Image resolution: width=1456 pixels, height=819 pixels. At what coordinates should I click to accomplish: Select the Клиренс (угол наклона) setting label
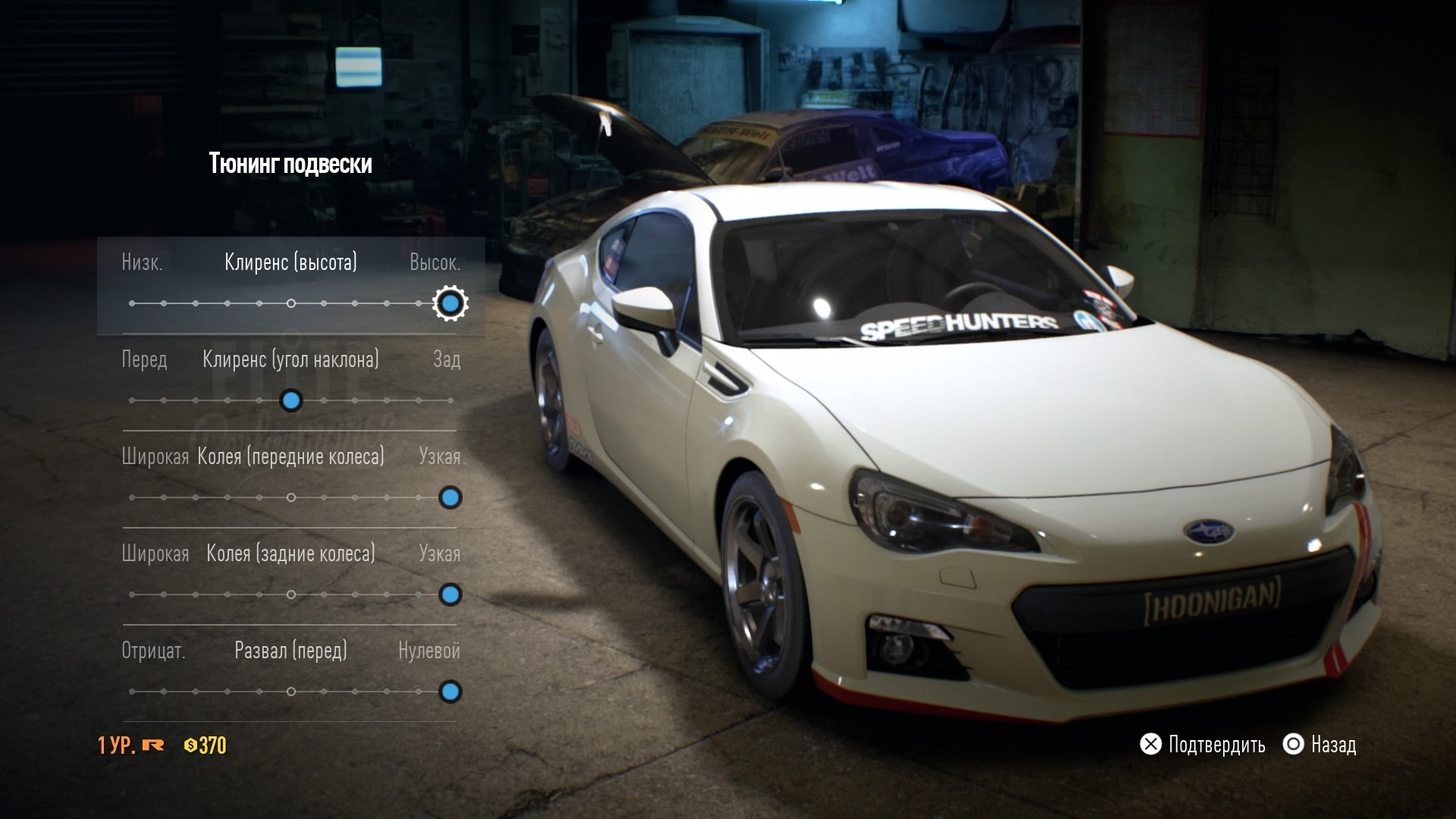[x=290, y=359]
